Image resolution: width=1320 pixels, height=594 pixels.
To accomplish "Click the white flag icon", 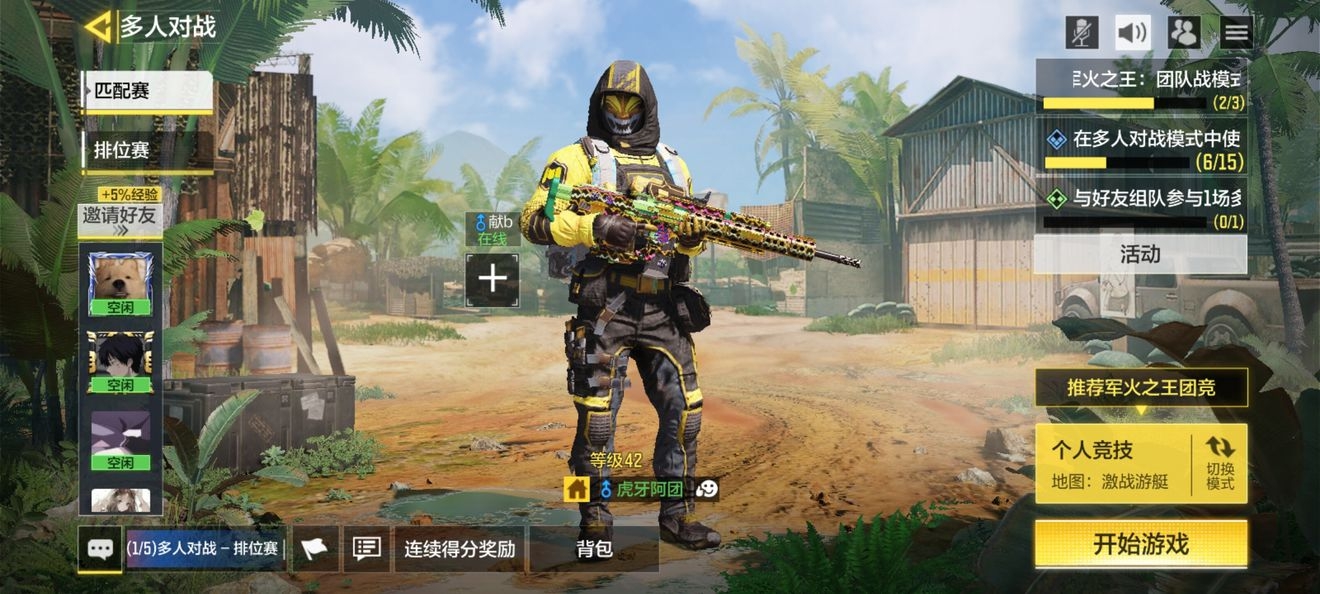I will tap(315, 549).
